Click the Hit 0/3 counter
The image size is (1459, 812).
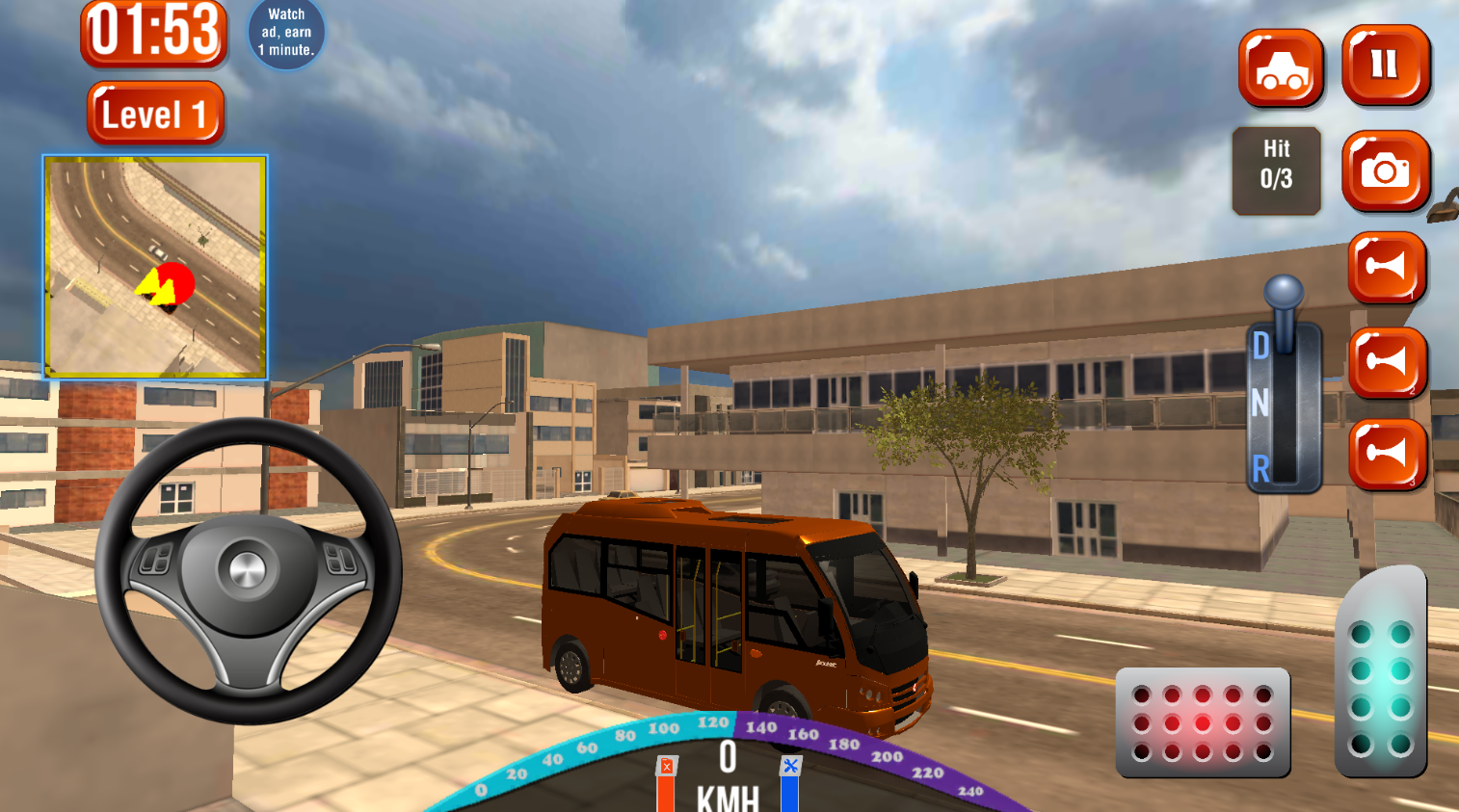(1276, 170)
